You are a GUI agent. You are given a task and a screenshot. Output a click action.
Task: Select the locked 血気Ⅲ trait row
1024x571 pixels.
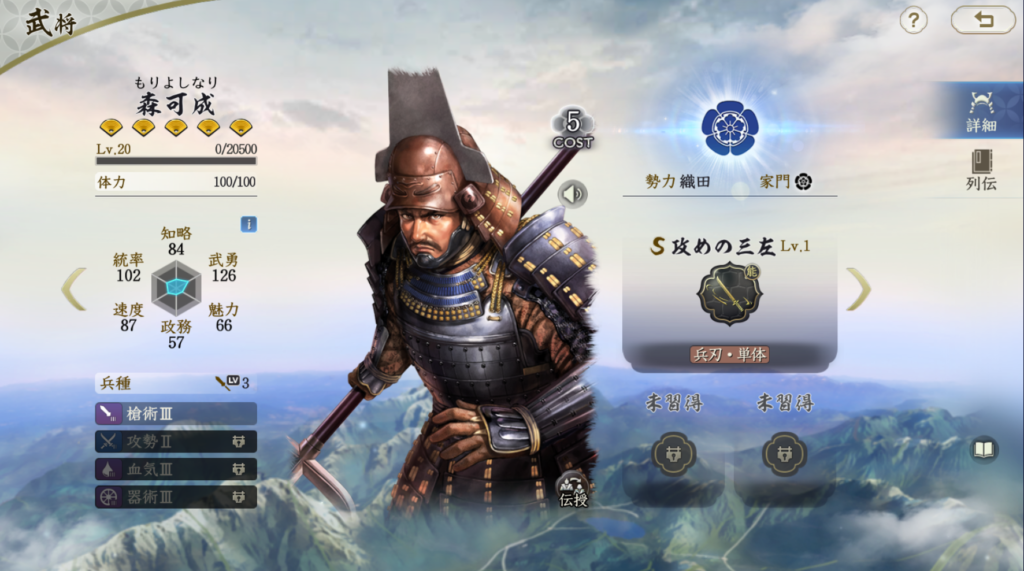point(176,469)
